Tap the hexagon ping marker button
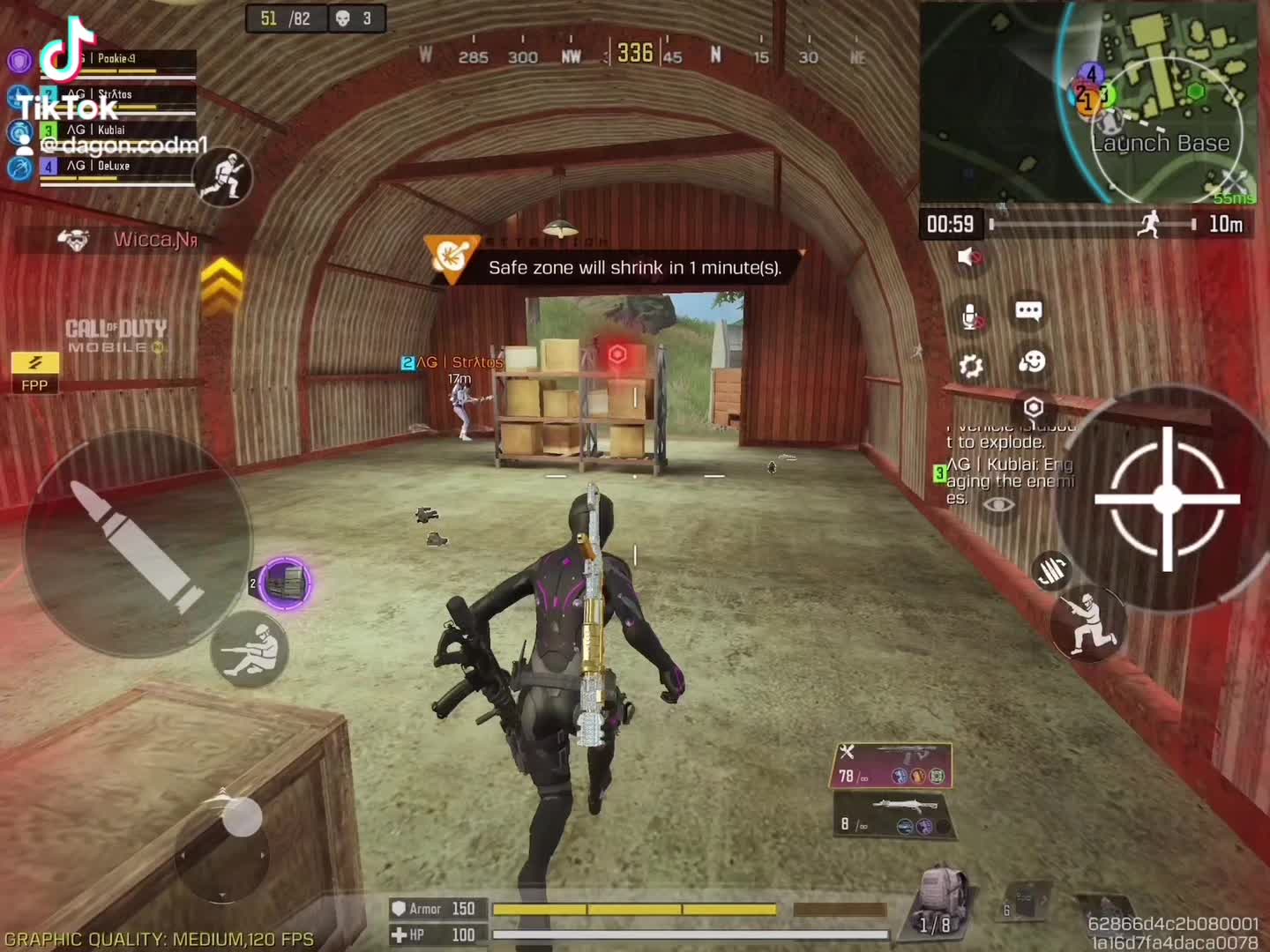 1034,406
